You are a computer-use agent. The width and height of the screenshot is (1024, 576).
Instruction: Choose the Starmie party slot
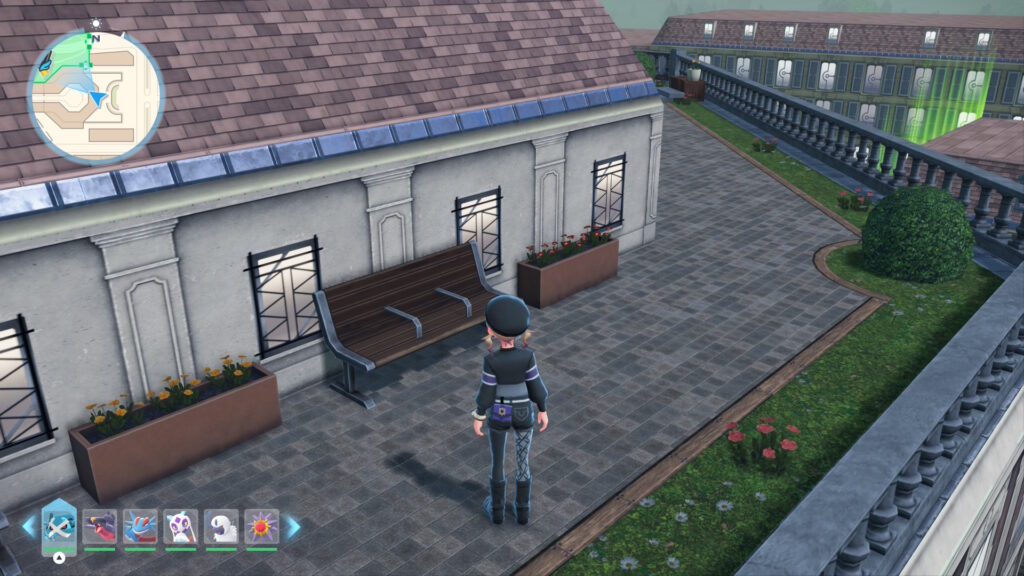262,526
